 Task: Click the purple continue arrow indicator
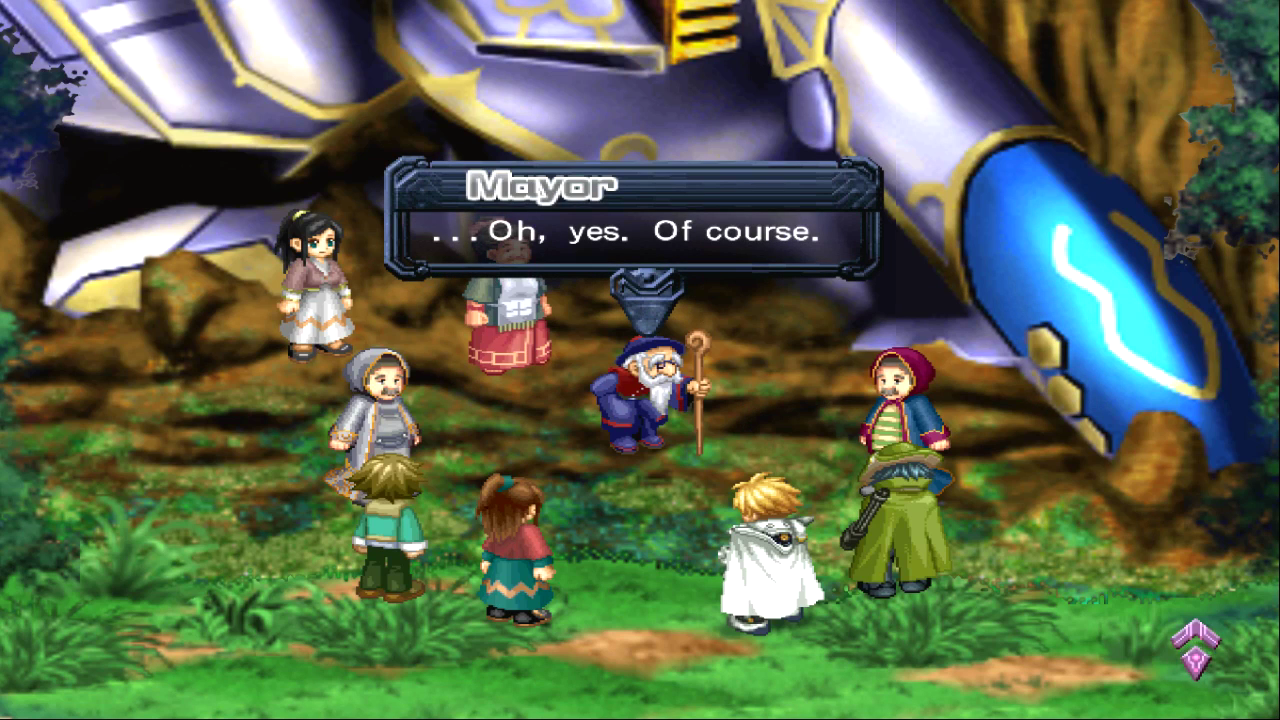[1196, 647]
